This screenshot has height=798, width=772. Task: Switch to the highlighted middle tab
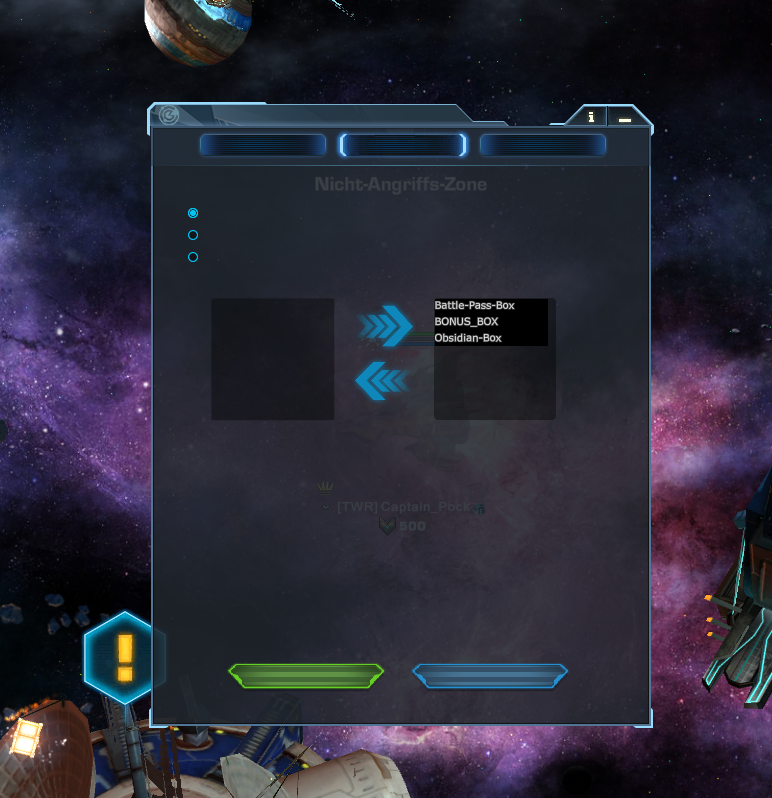point(403,146)
